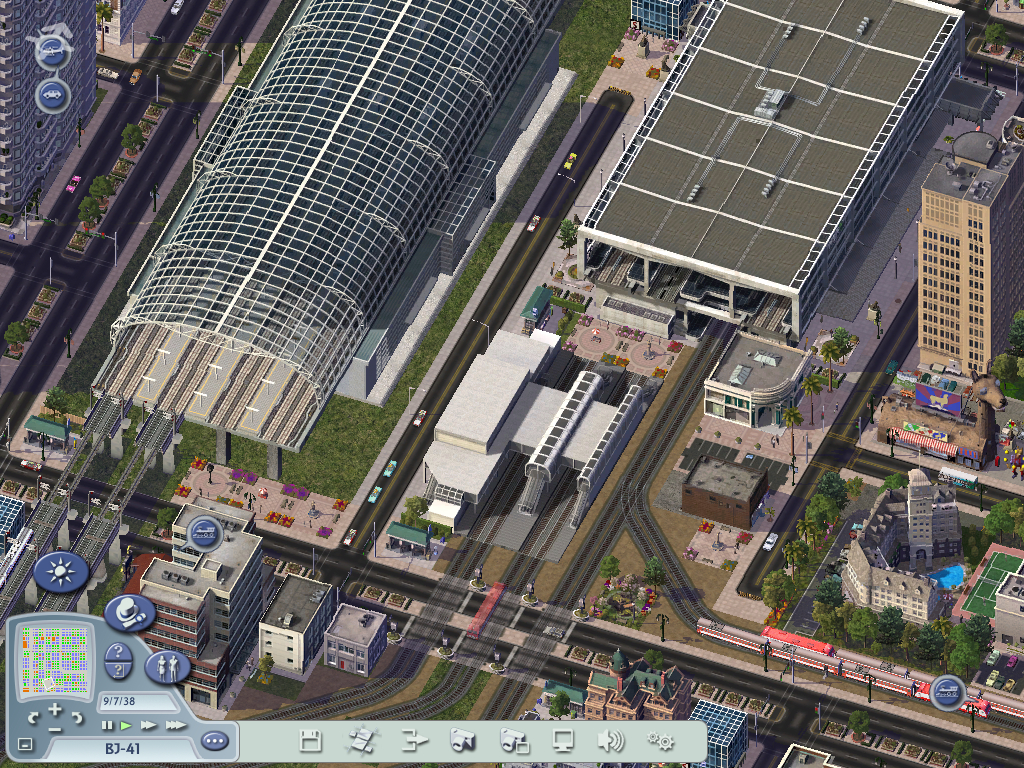Set simulation to normal play speed
This screenshot has width=1024, height=768.
point(126,724)
